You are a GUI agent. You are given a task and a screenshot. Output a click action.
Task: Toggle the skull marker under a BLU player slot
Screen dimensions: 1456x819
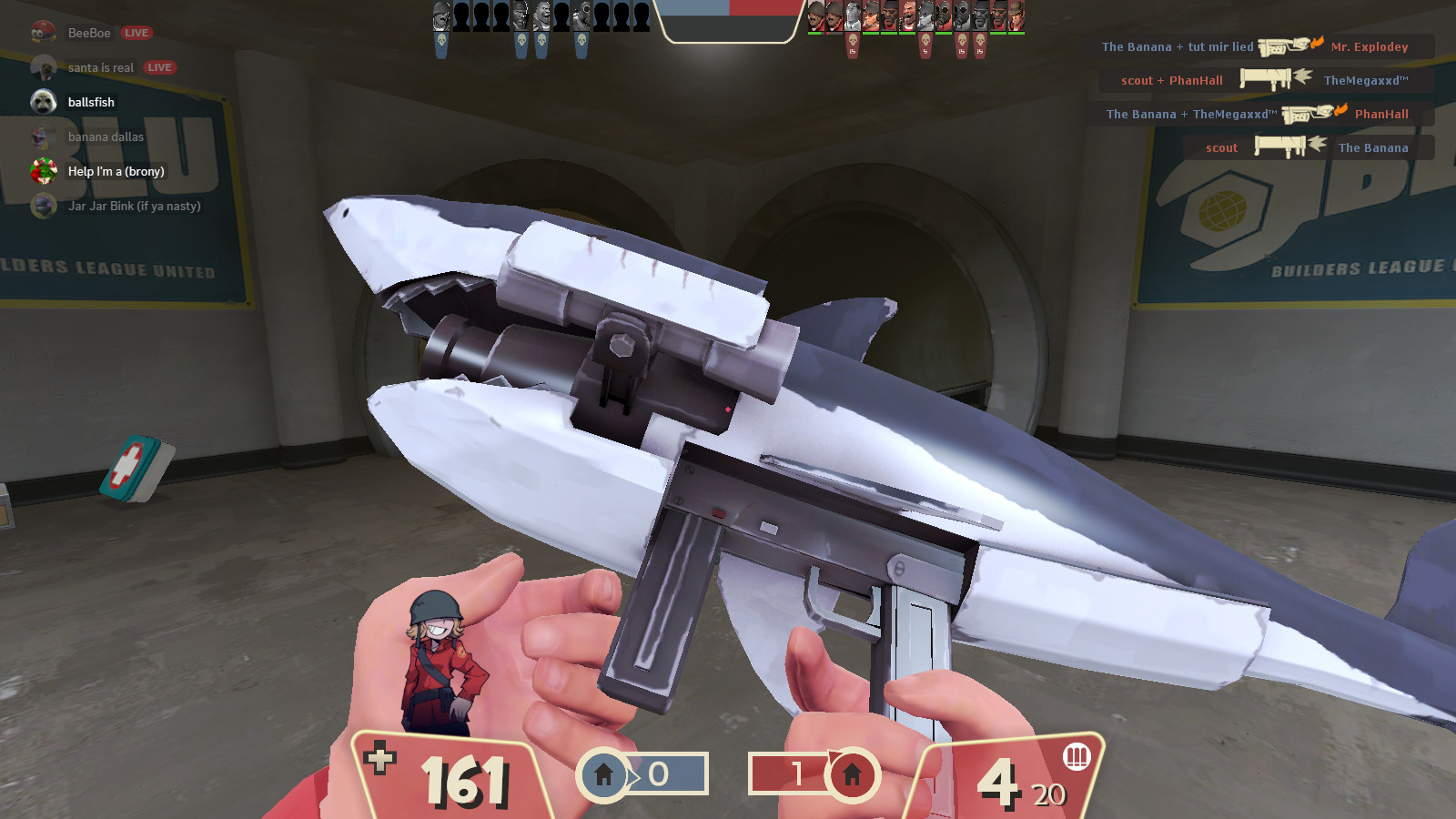[x=441, y=39]
